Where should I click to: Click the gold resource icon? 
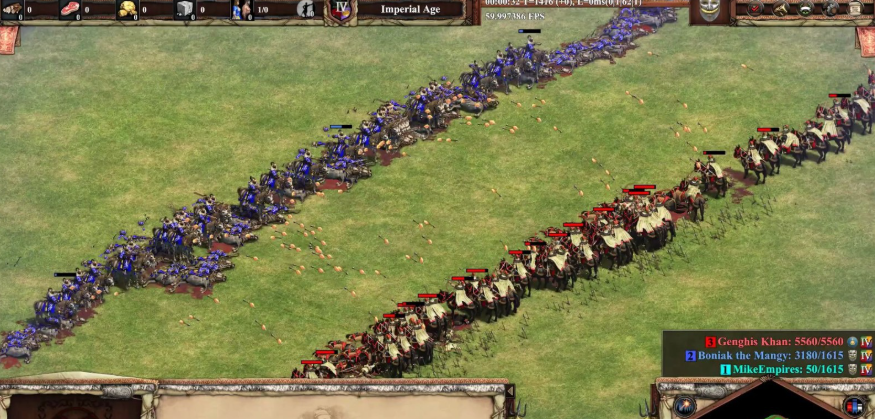click(129, 10)
